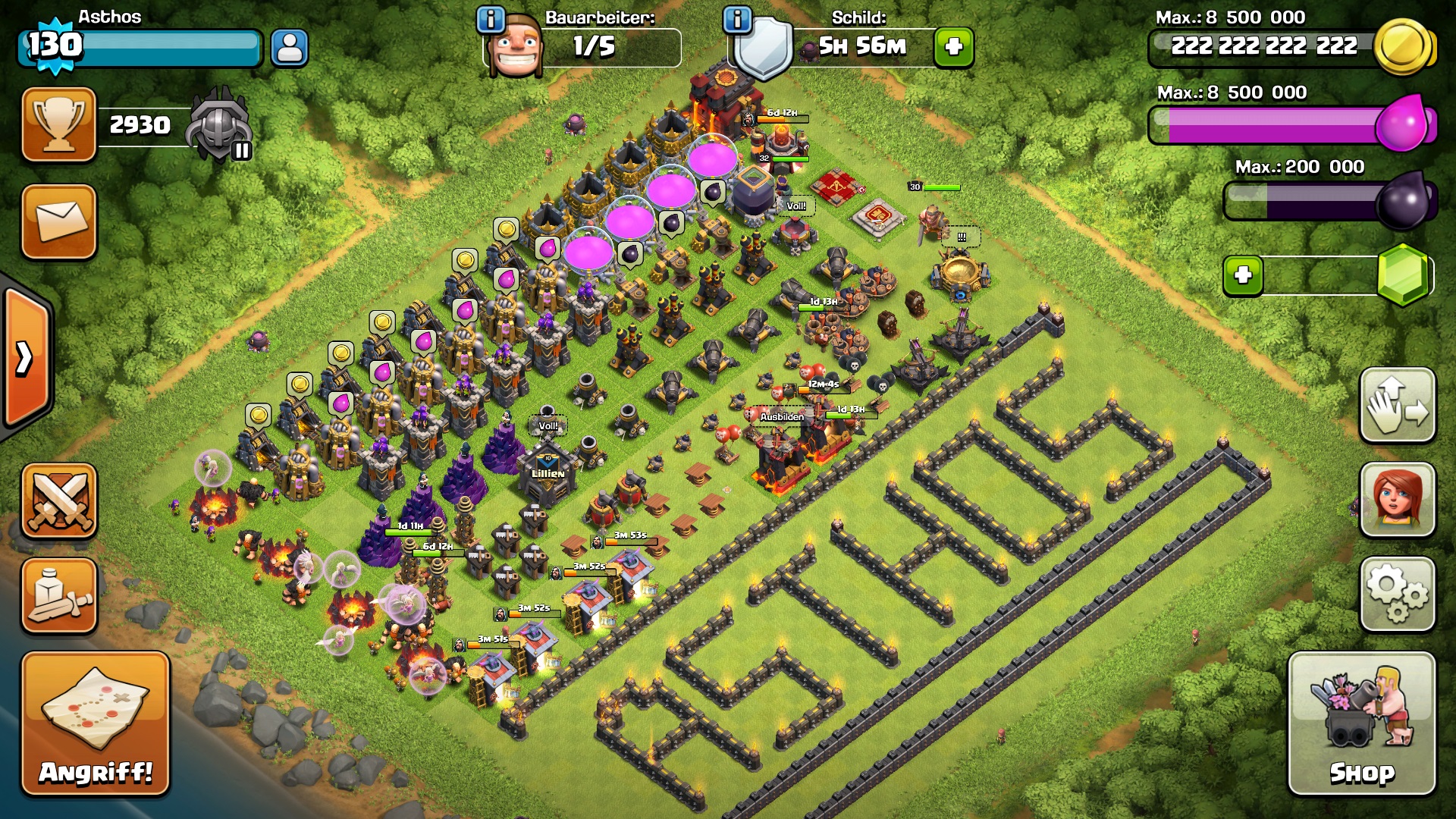Screen dimensions: 1456x819
Task: Open the trophy leaderboard
Action: (59, 124)
